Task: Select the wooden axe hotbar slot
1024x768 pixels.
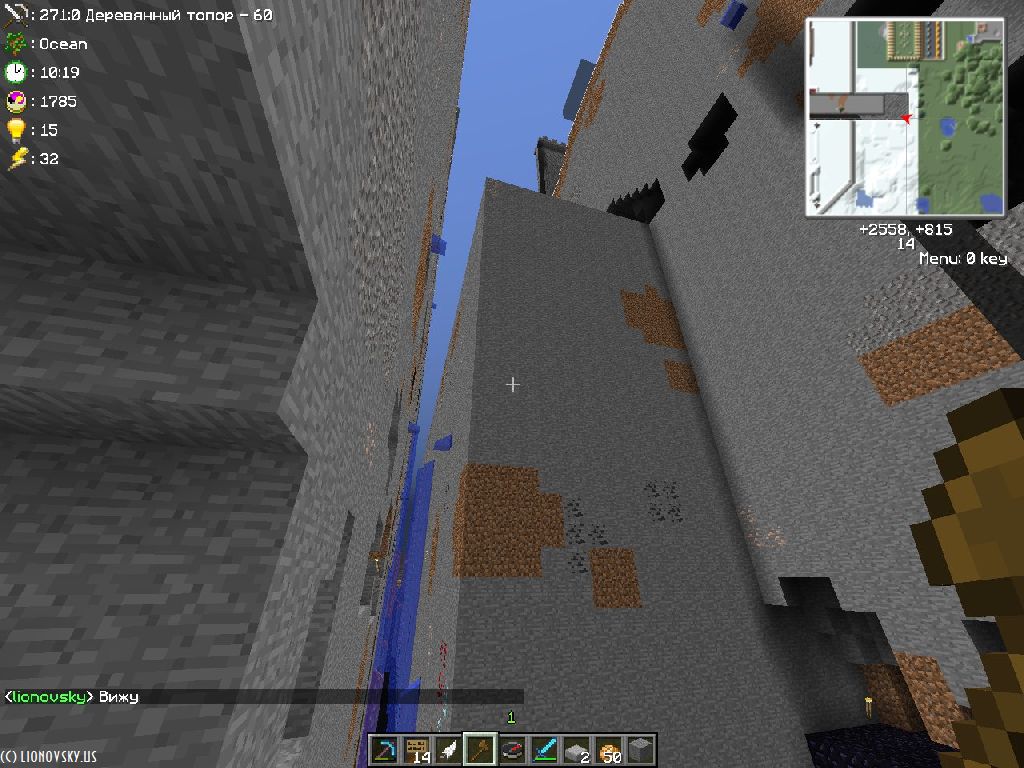Action: tap(480, 750)
